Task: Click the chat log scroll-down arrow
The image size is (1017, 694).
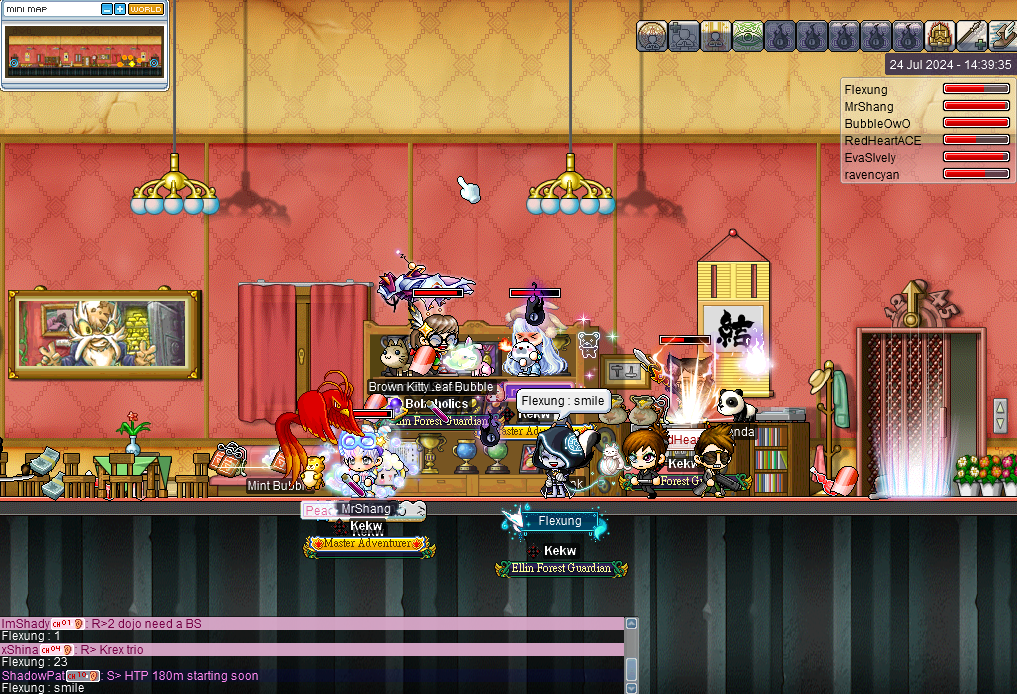Action: [x=631, y=687]
